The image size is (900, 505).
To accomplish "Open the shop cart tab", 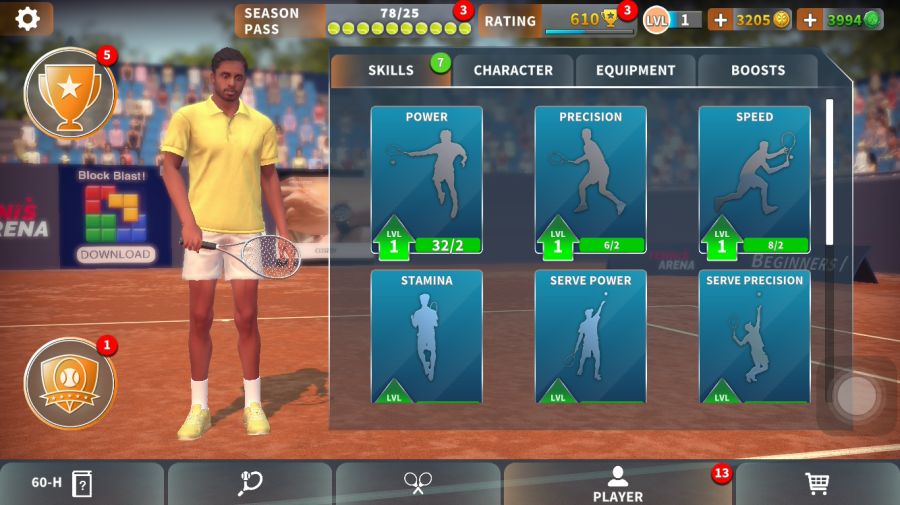I will tap(817, 484).
